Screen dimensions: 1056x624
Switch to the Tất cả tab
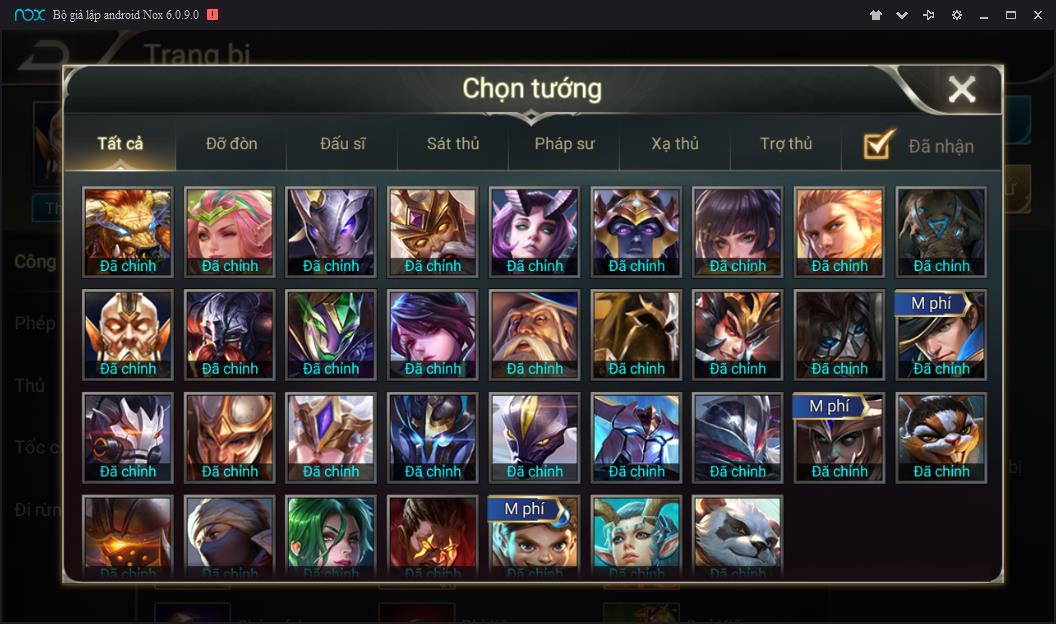120,144
